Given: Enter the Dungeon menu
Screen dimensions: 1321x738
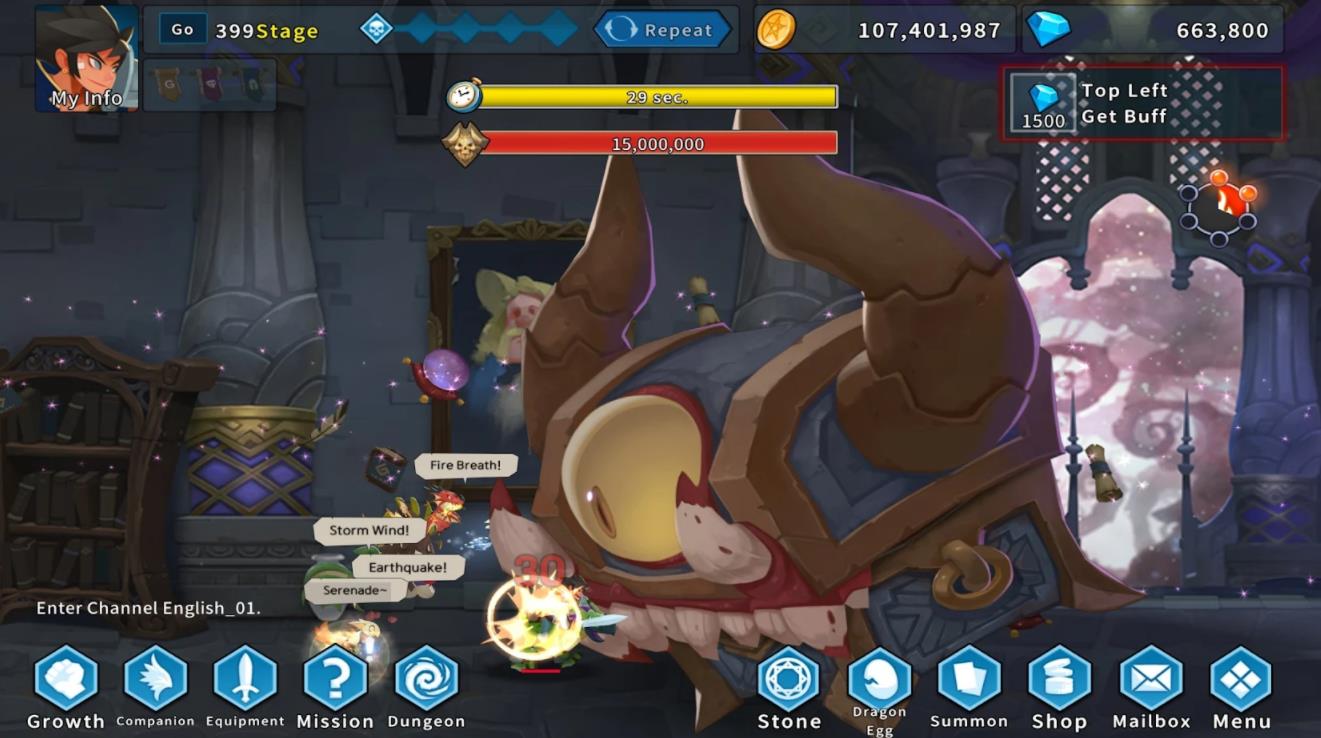Looking at the screenshot, I should [426, 680].
